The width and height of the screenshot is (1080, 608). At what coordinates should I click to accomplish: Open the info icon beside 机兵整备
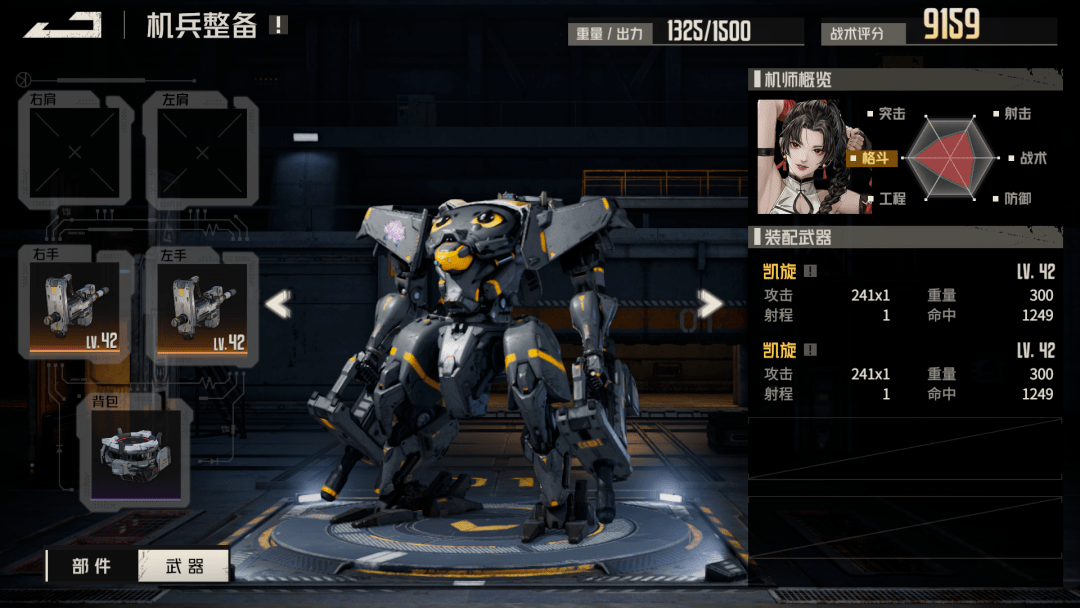(278, 25)
